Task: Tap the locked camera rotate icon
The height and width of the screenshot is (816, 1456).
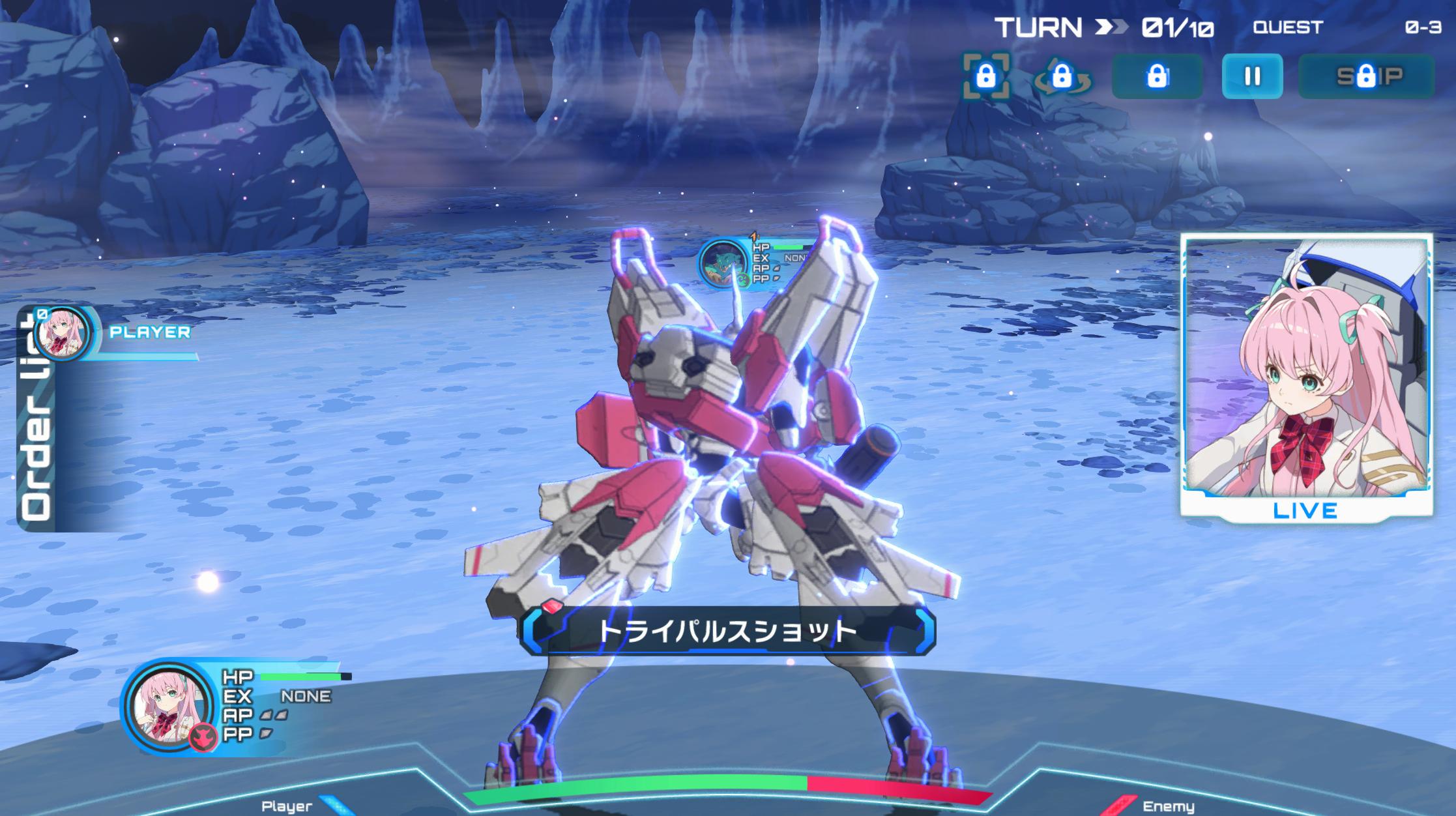Action: pyautogui.click(x=1062, y=77)
